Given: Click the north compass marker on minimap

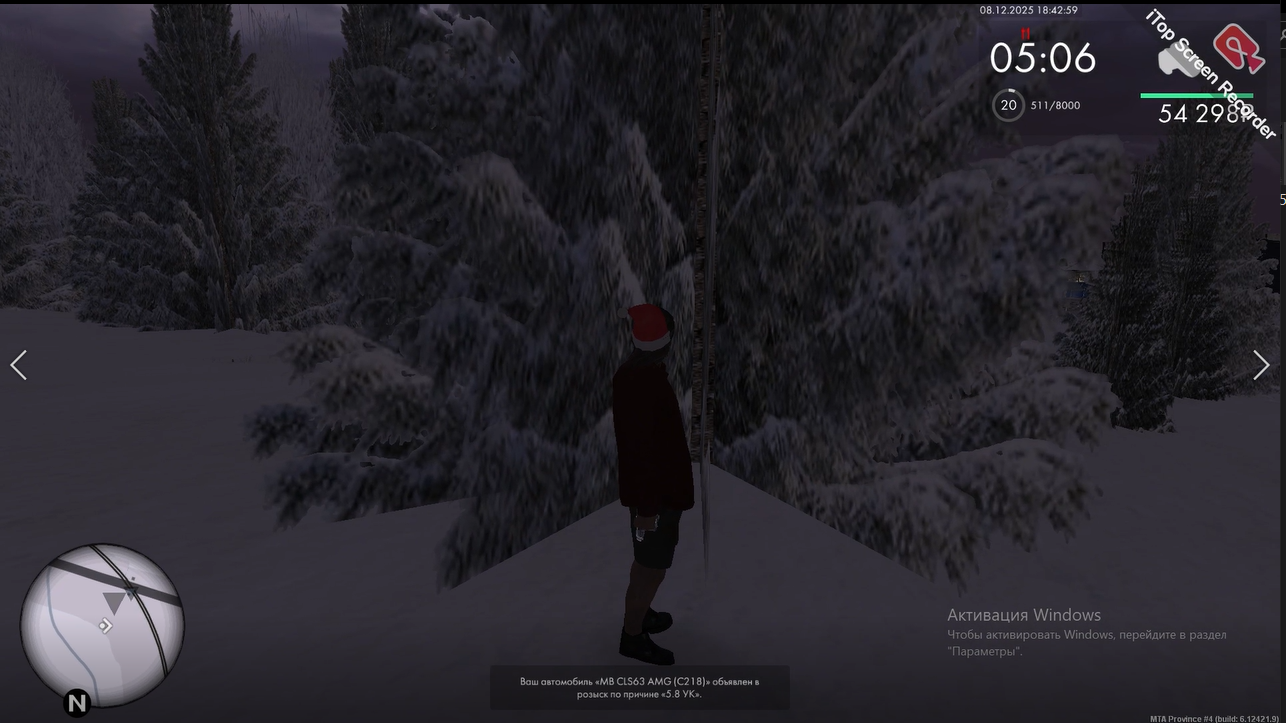Looking at the screenshot, I should [x=77, y=702].
